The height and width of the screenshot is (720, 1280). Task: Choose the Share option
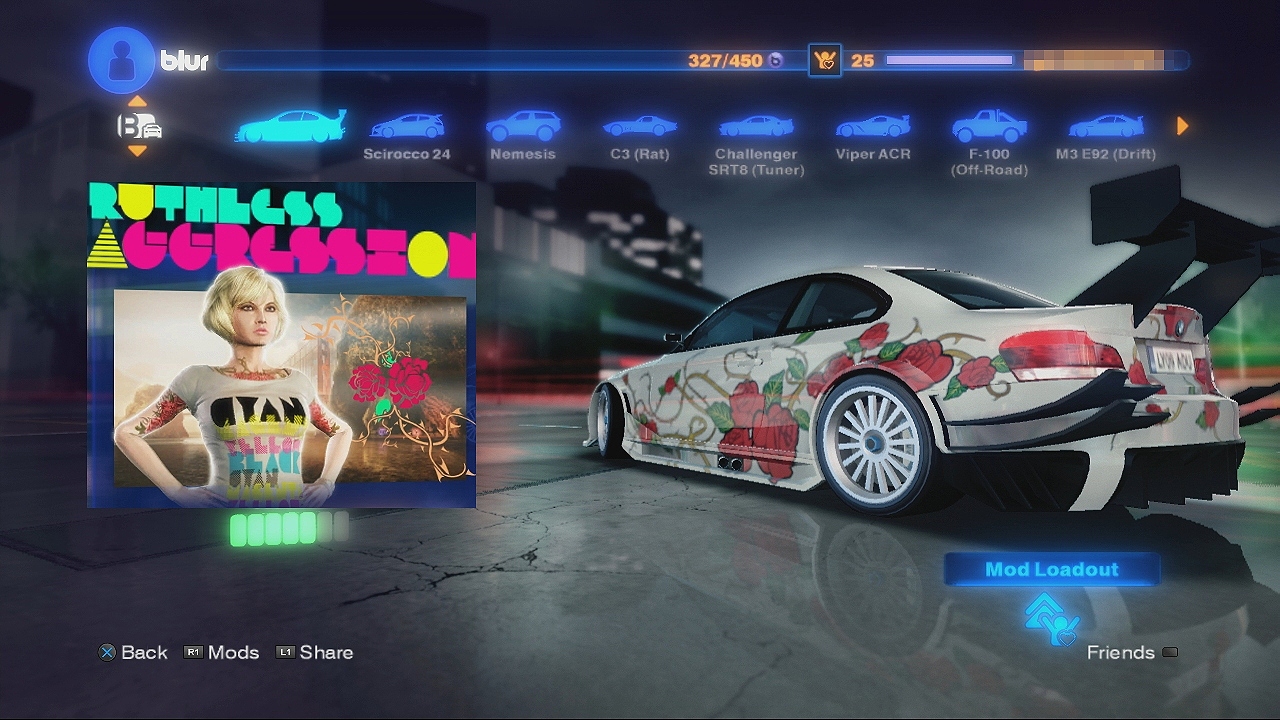pos(315,652)
